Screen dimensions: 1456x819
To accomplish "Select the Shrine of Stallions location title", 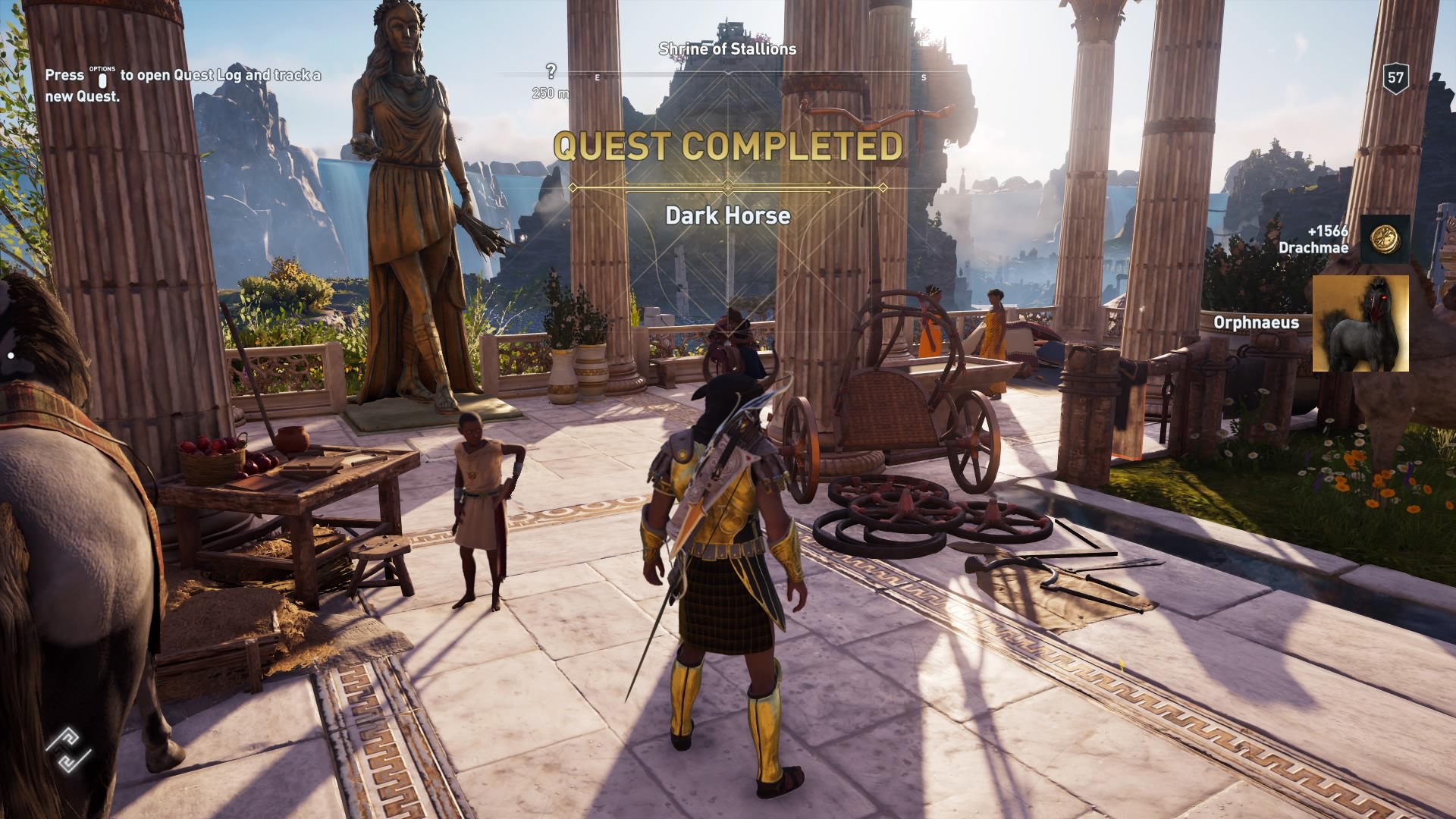I will pos(726,50).
